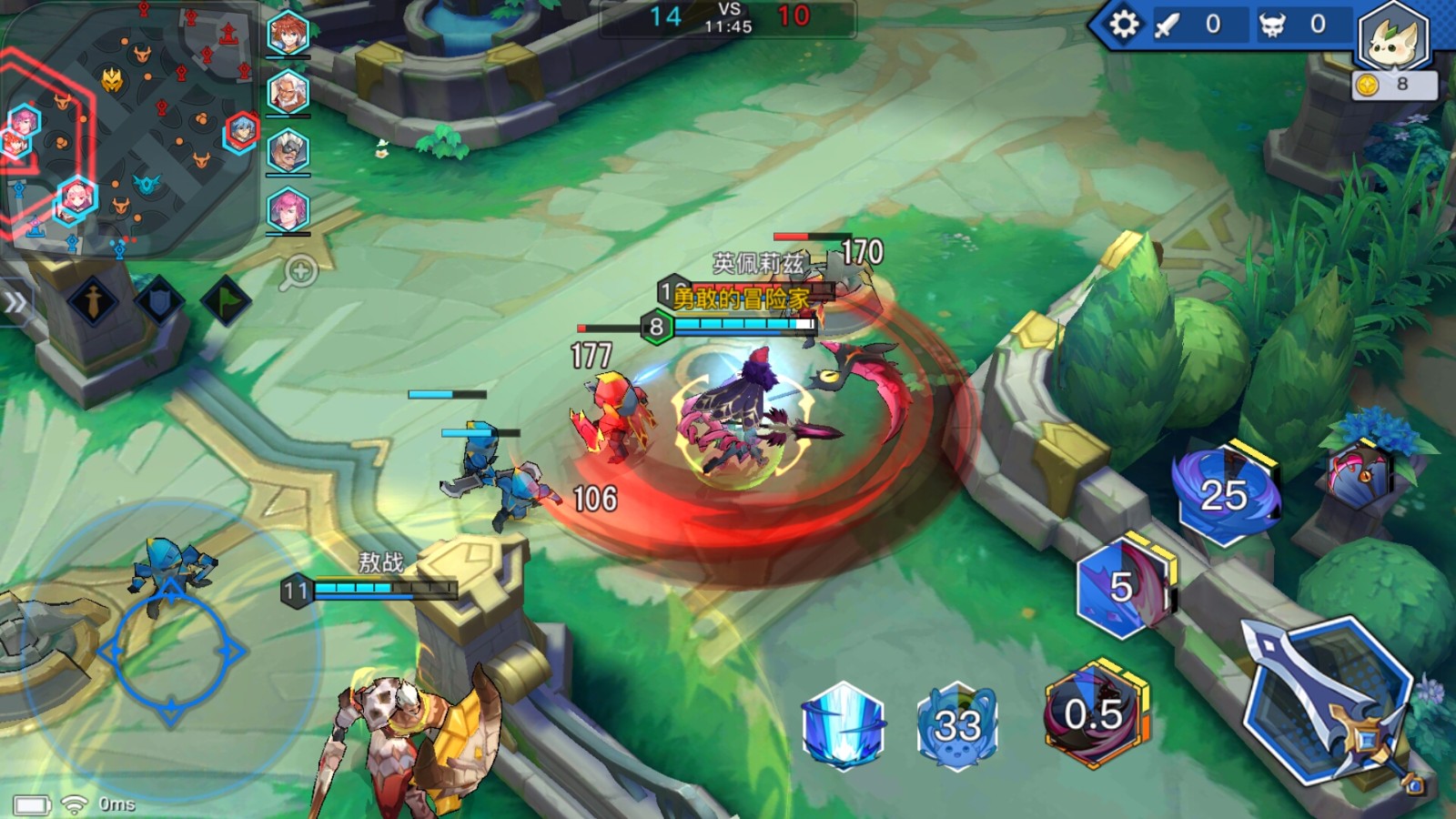
Task: Tap the large sword basic attack button
Action: tap(1330, 701)
